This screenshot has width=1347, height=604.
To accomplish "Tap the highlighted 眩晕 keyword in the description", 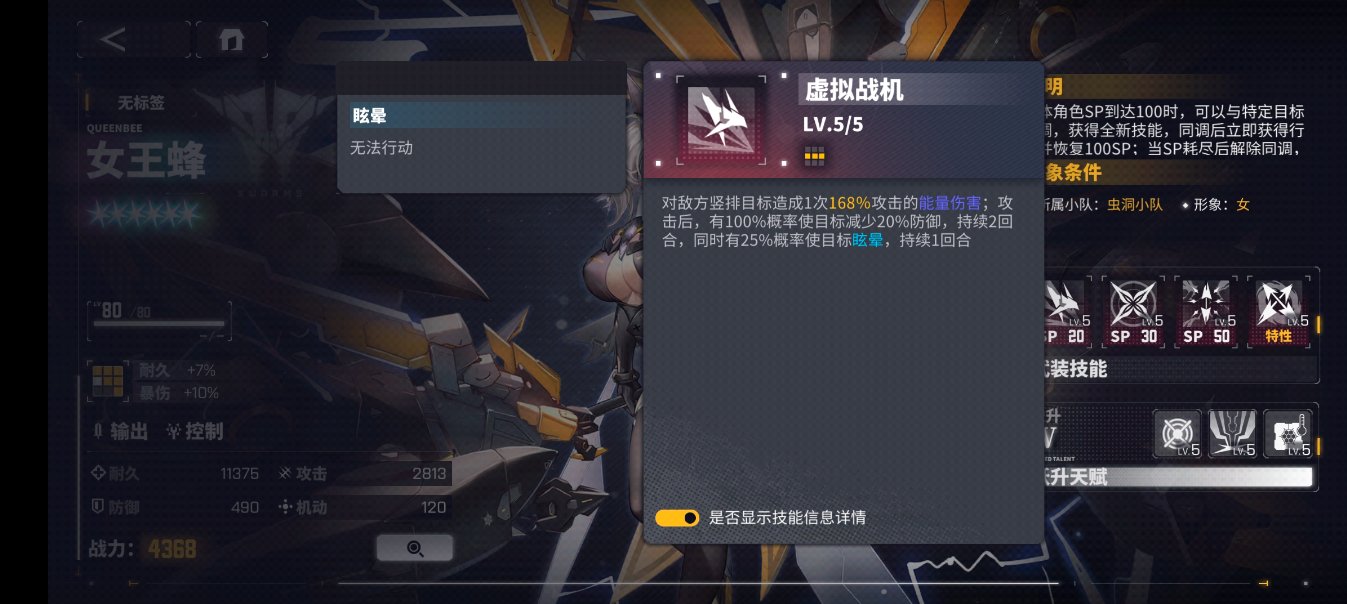I will [868, 241].
